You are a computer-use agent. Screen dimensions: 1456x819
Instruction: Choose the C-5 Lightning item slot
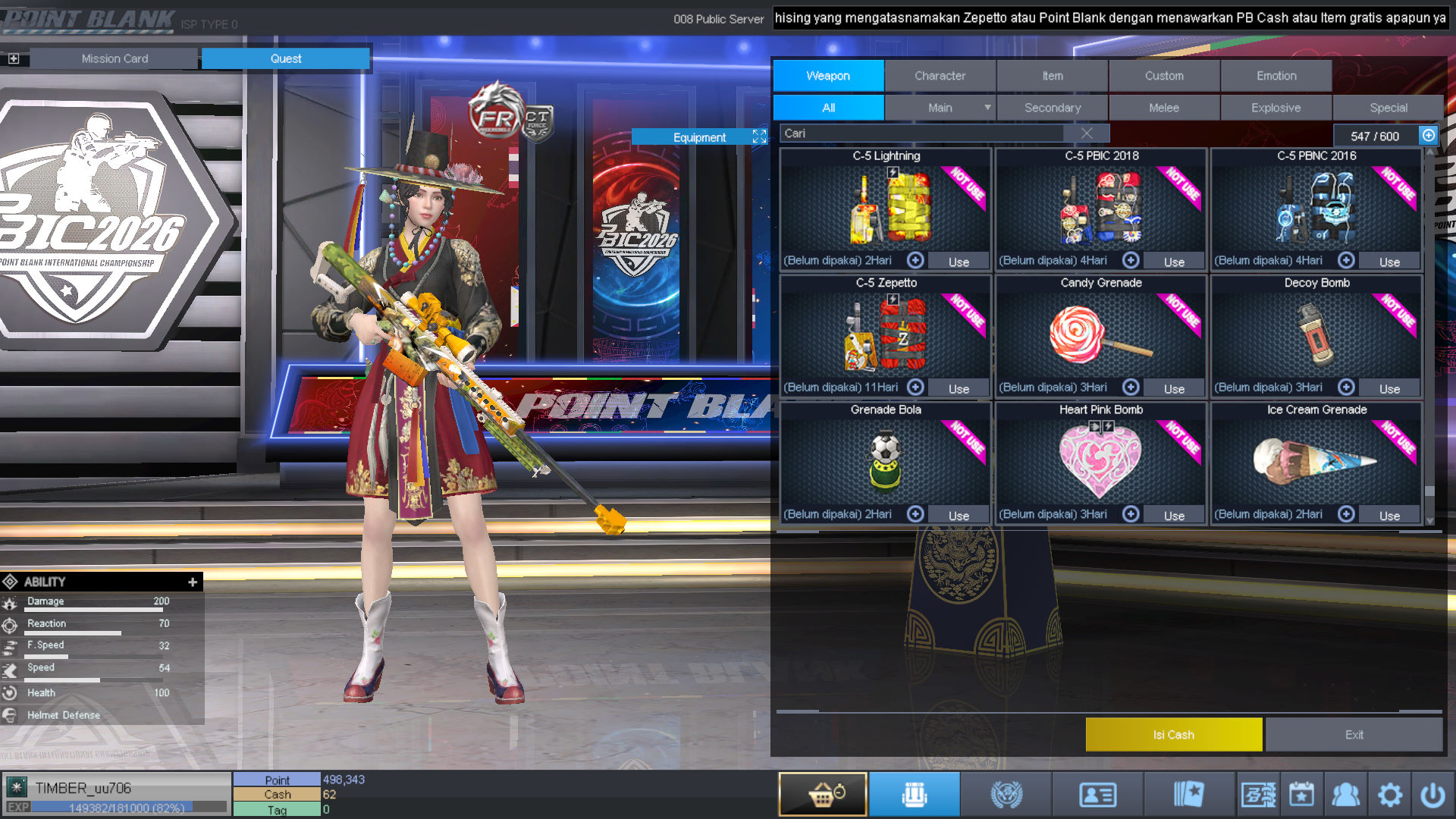click(885, 205)
